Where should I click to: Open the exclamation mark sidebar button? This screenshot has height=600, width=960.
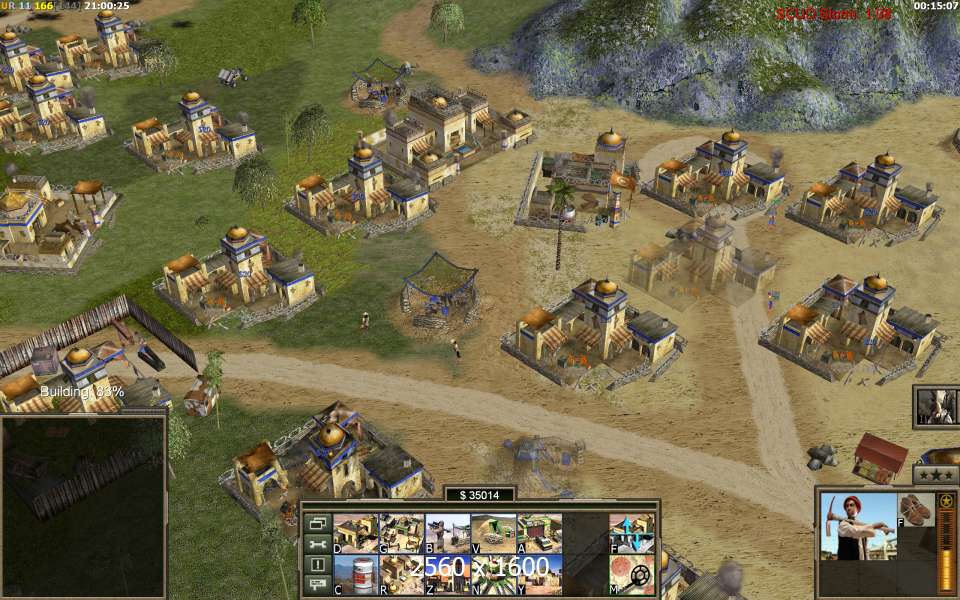[x=318, y=564]
